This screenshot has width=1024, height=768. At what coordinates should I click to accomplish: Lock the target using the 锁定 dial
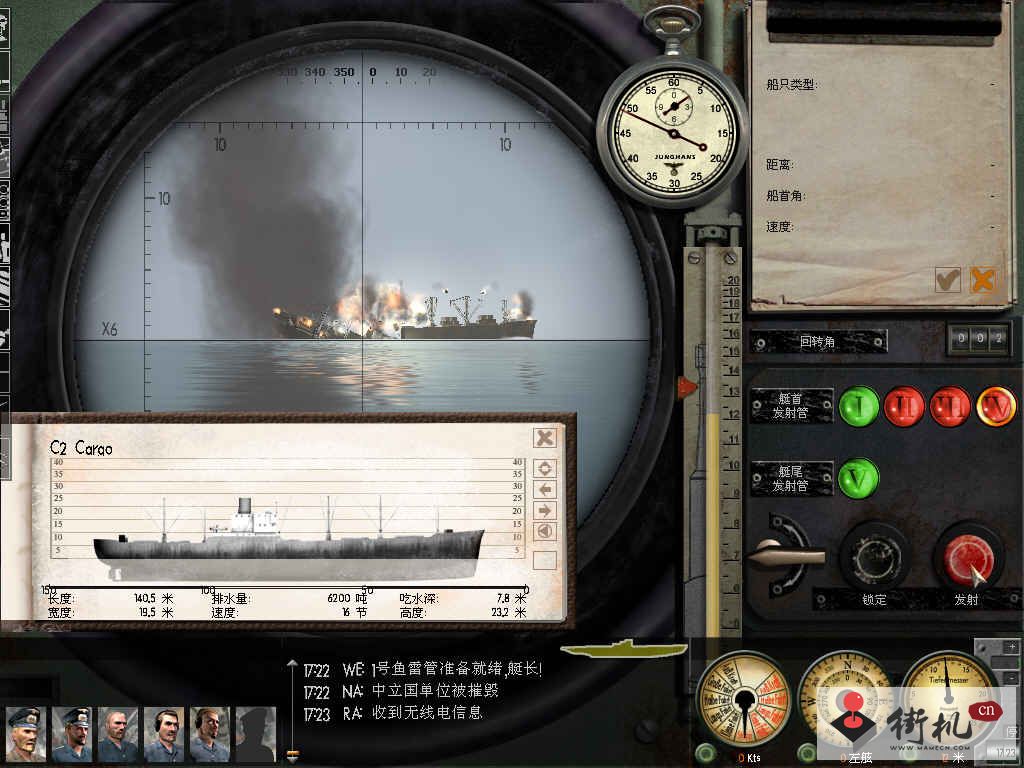873,556
